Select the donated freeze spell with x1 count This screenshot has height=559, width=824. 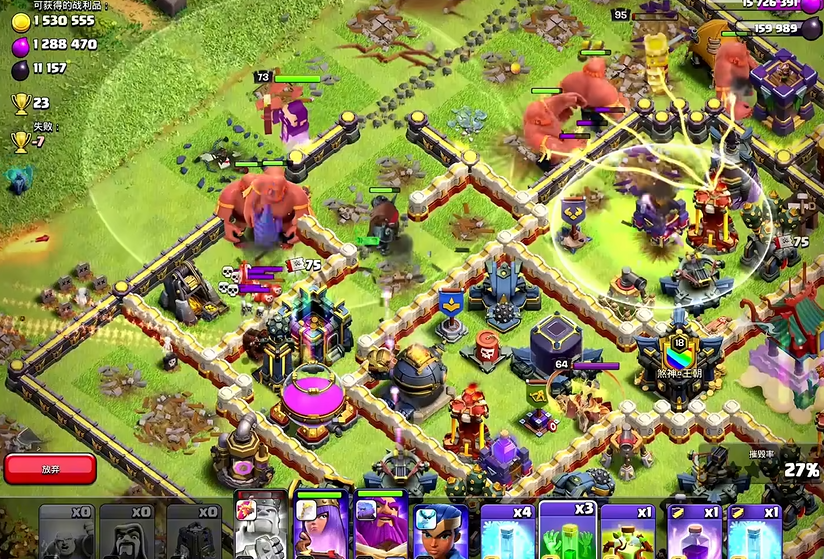click(754, 532)
